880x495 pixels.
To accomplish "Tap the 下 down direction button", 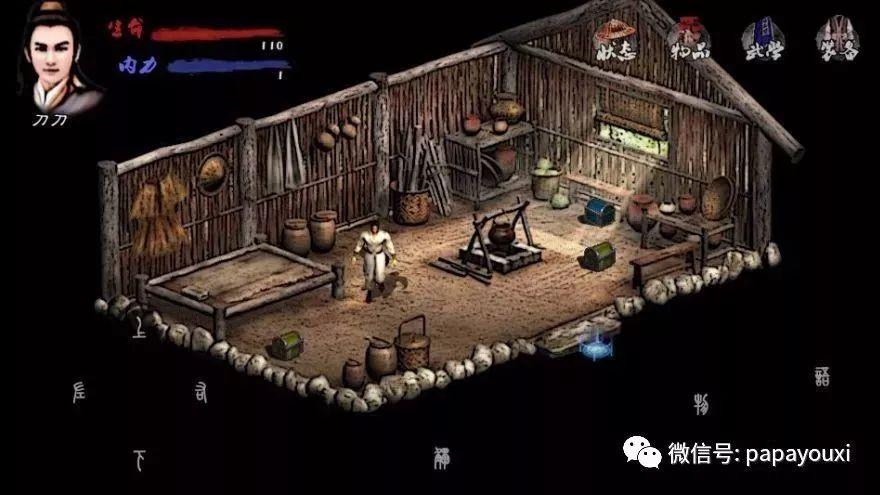I will [x=140, y=460].
